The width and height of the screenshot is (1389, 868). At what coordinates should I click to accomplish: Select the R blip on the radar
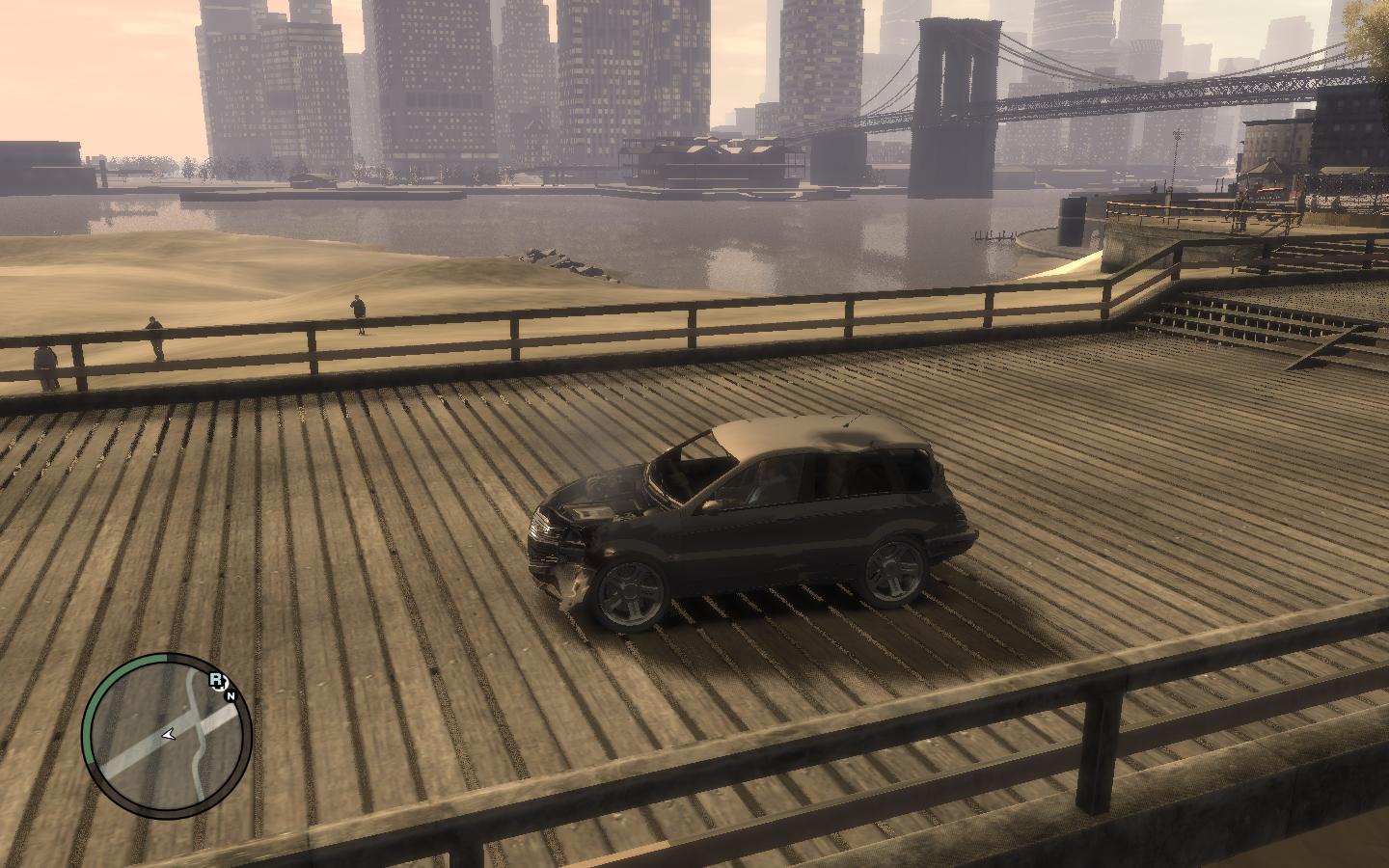click(x=216, y=680)
